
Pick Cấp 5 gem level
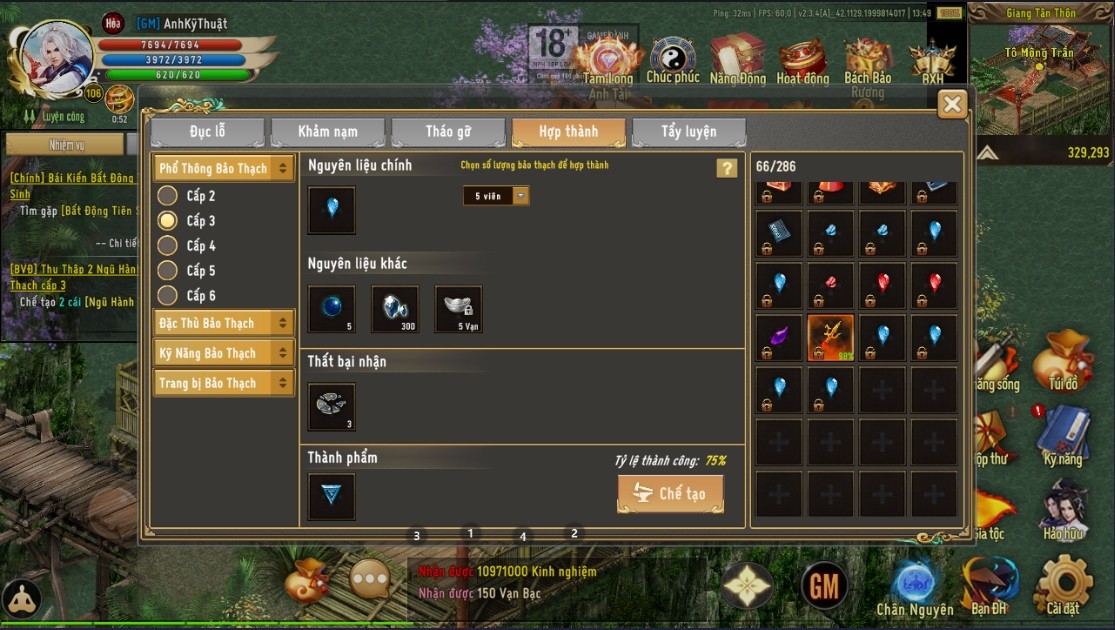[x=168, y=271]
